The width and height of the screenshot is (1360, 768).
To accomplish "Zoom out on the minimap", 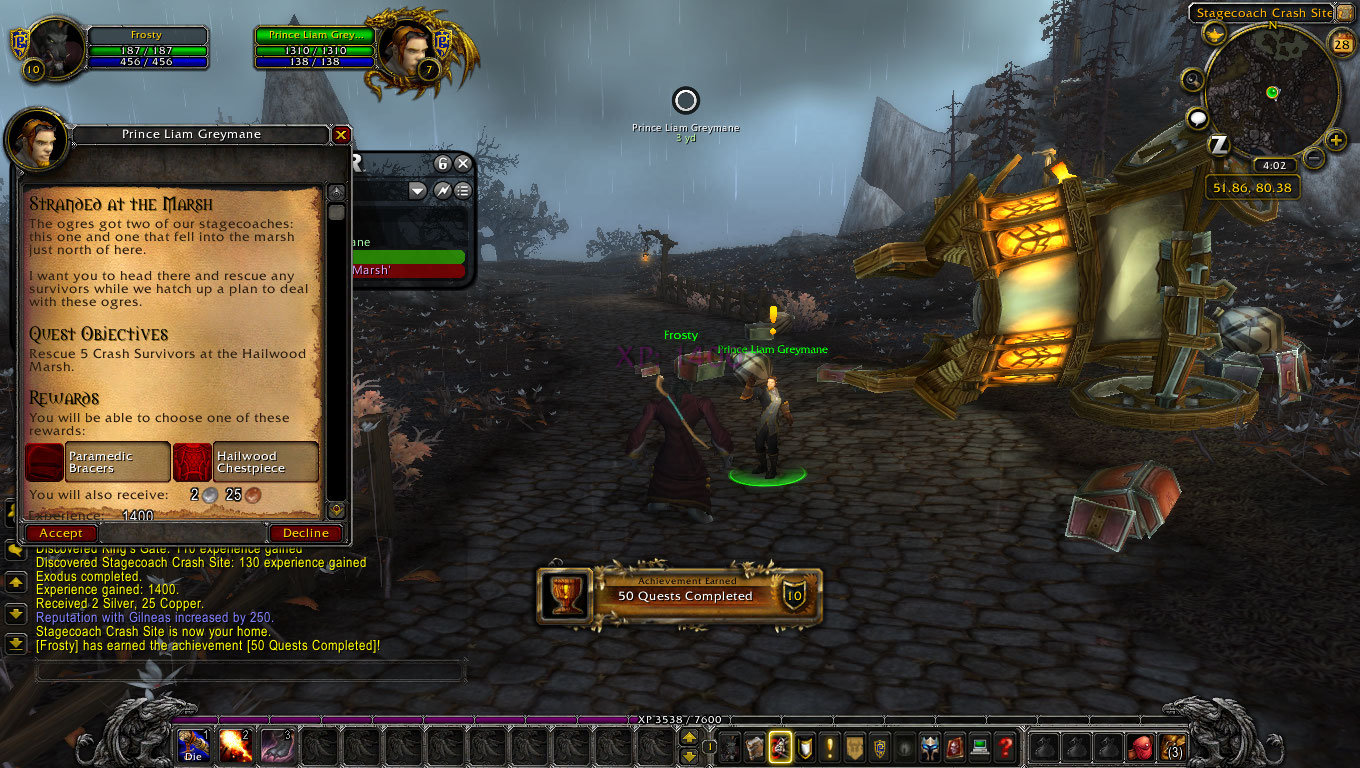I will pyautogui.click(x=1314, y=158).
